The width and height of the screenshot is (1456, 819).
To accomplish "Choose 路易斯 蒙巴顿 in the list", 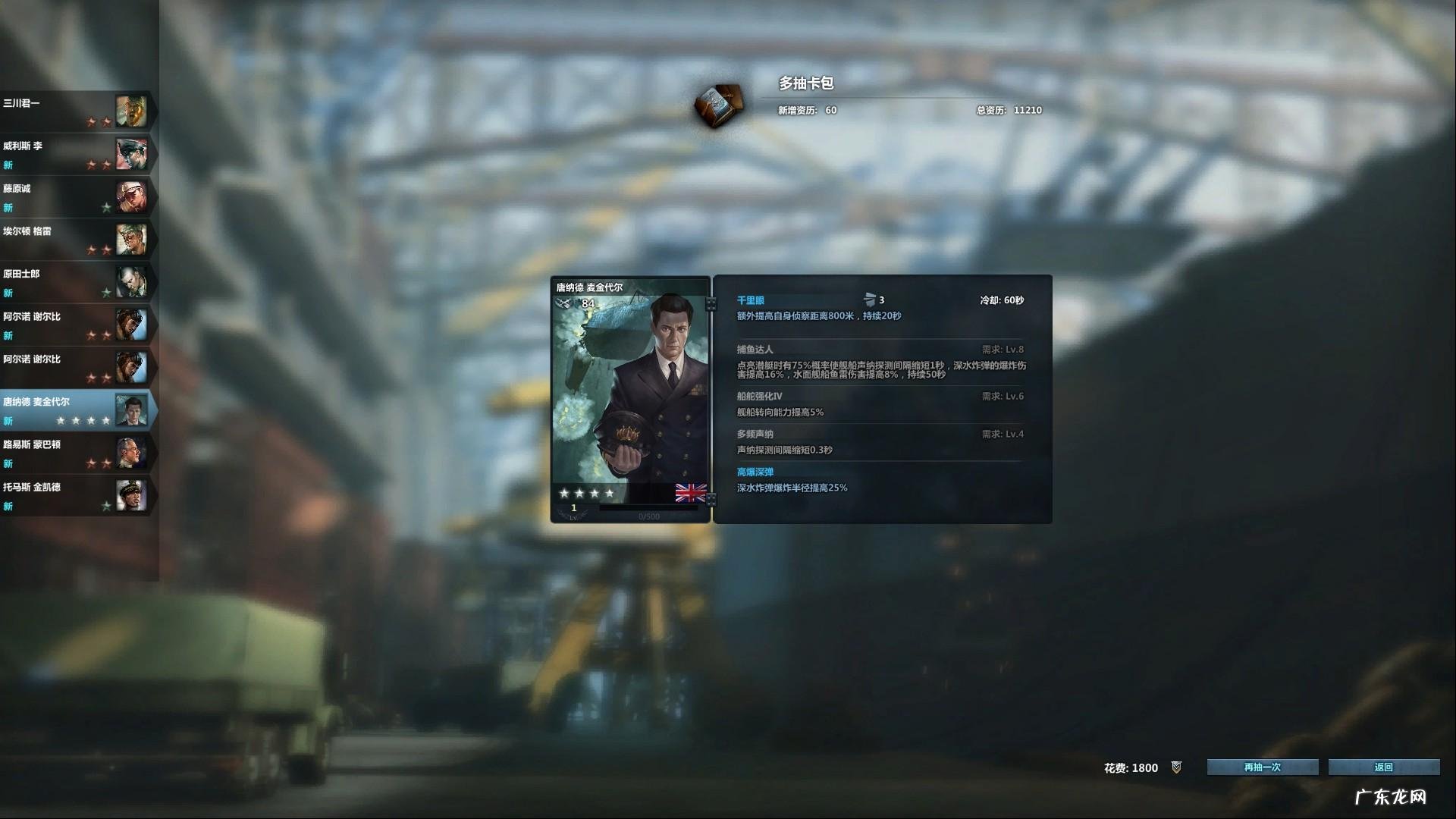I will coord(76,453).
